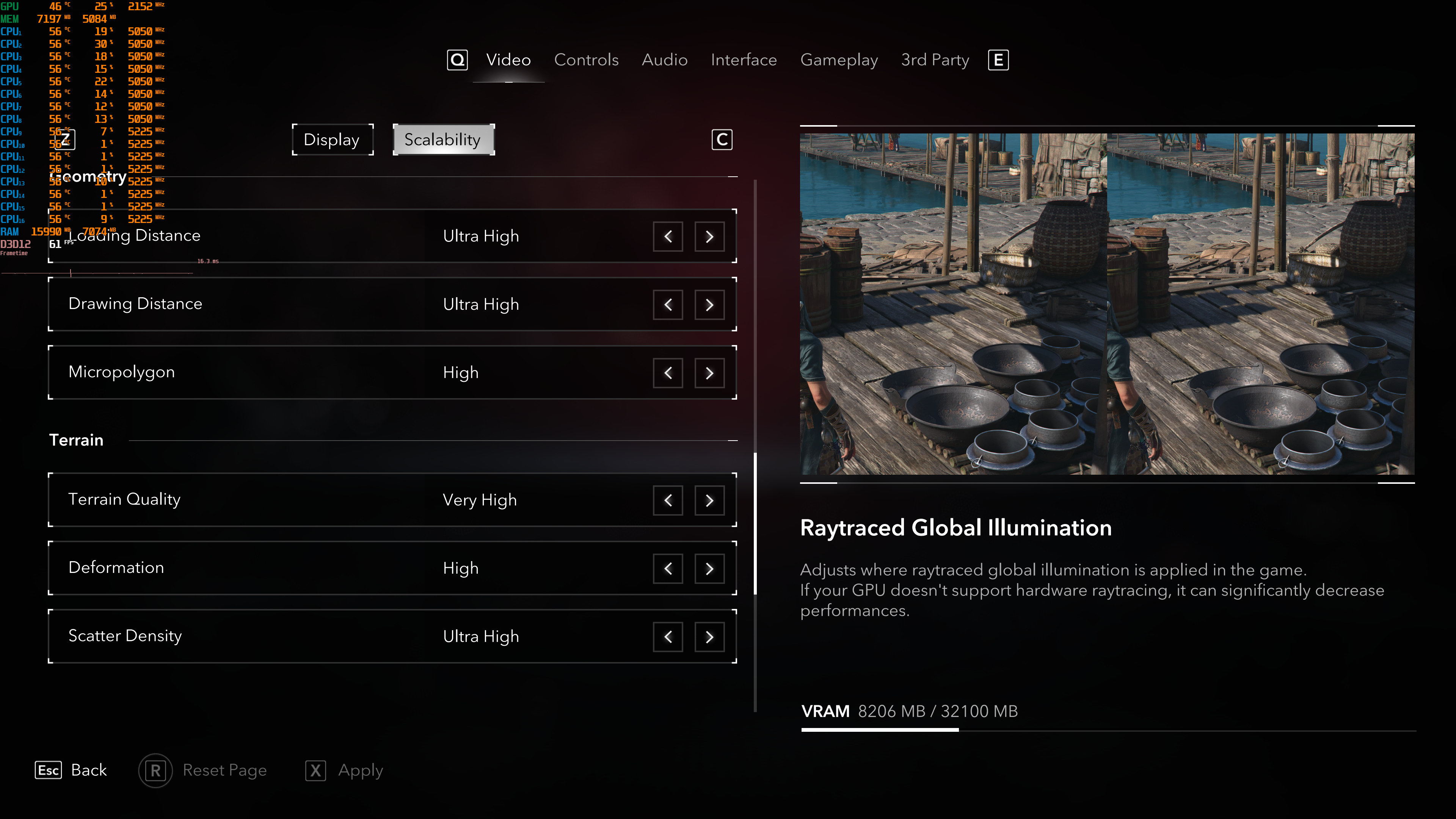This screenshot has height=819, width=1456.
Task: Decrease Loading Distance with left arrow
Action: 667,236
